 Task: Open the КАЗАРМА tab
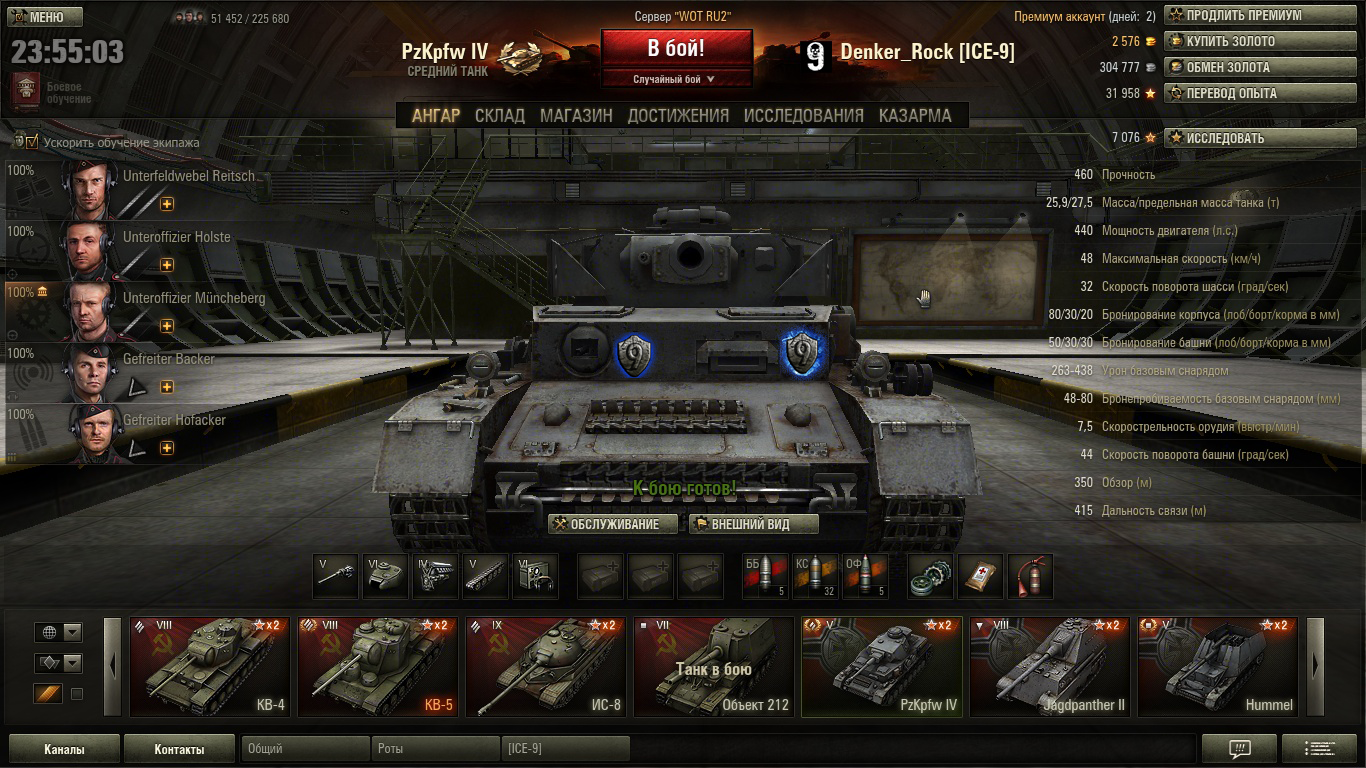[915, 115]
